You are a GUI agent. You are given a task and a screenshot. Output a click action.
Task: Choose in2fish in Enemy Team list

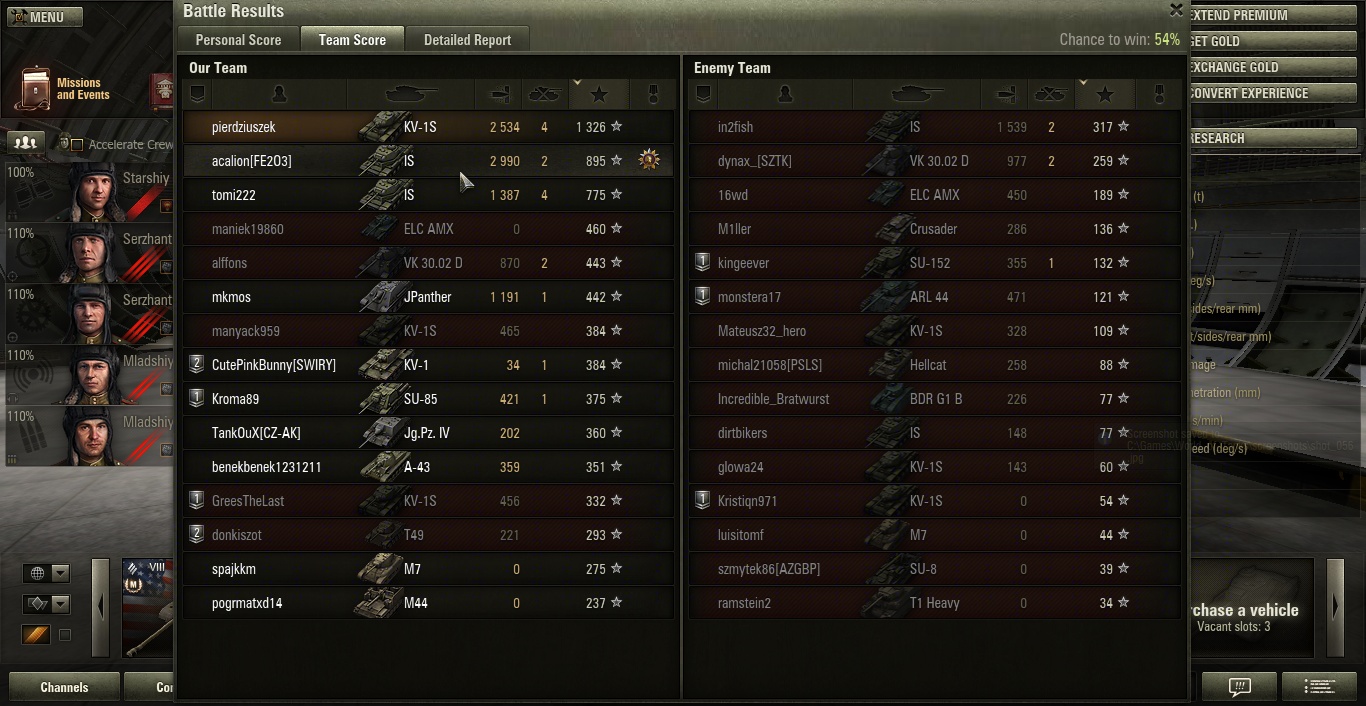click(934, 127)
